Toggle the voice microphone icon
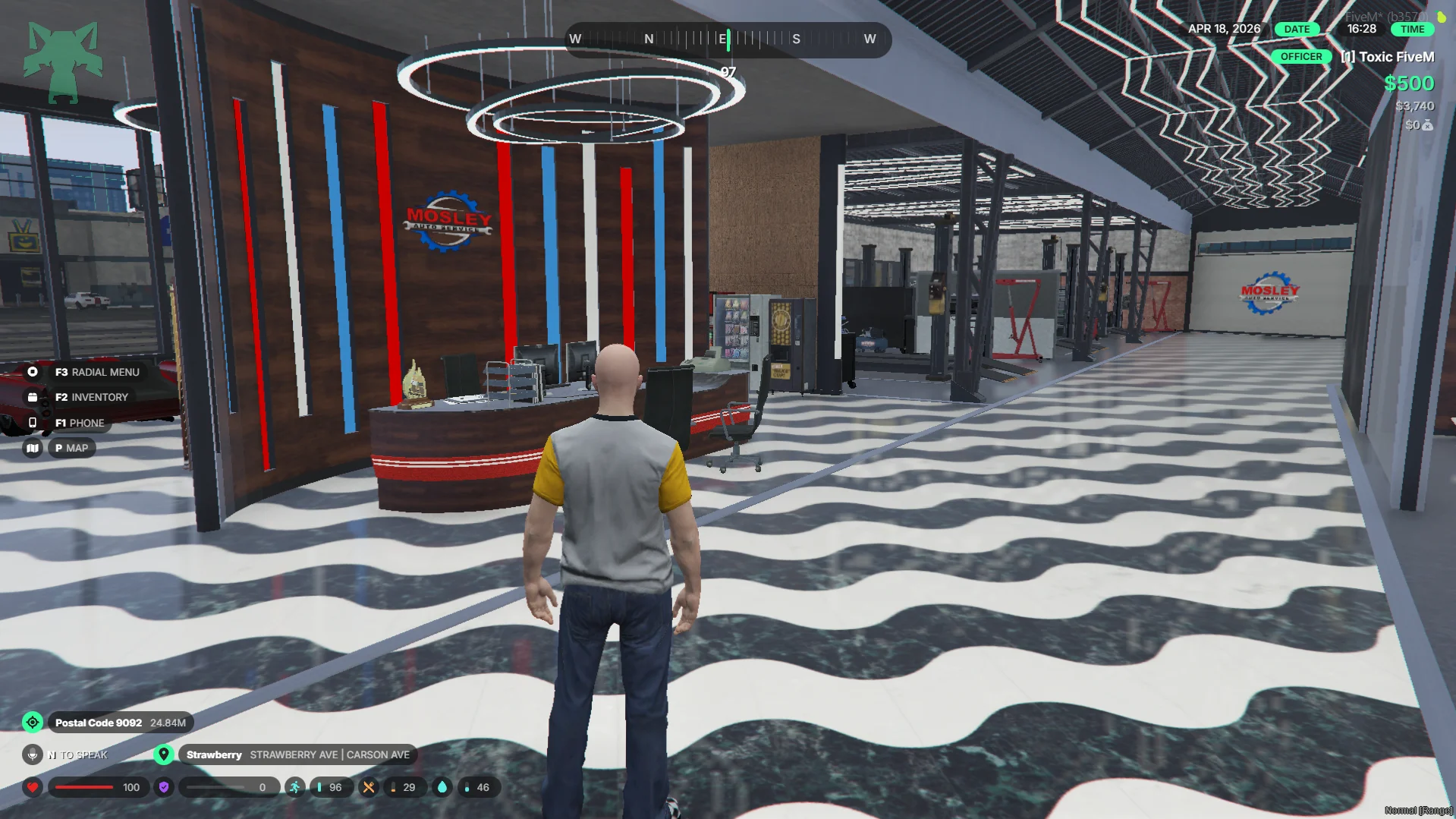This screenshot has height=819, width=1456. click(32, 754)
